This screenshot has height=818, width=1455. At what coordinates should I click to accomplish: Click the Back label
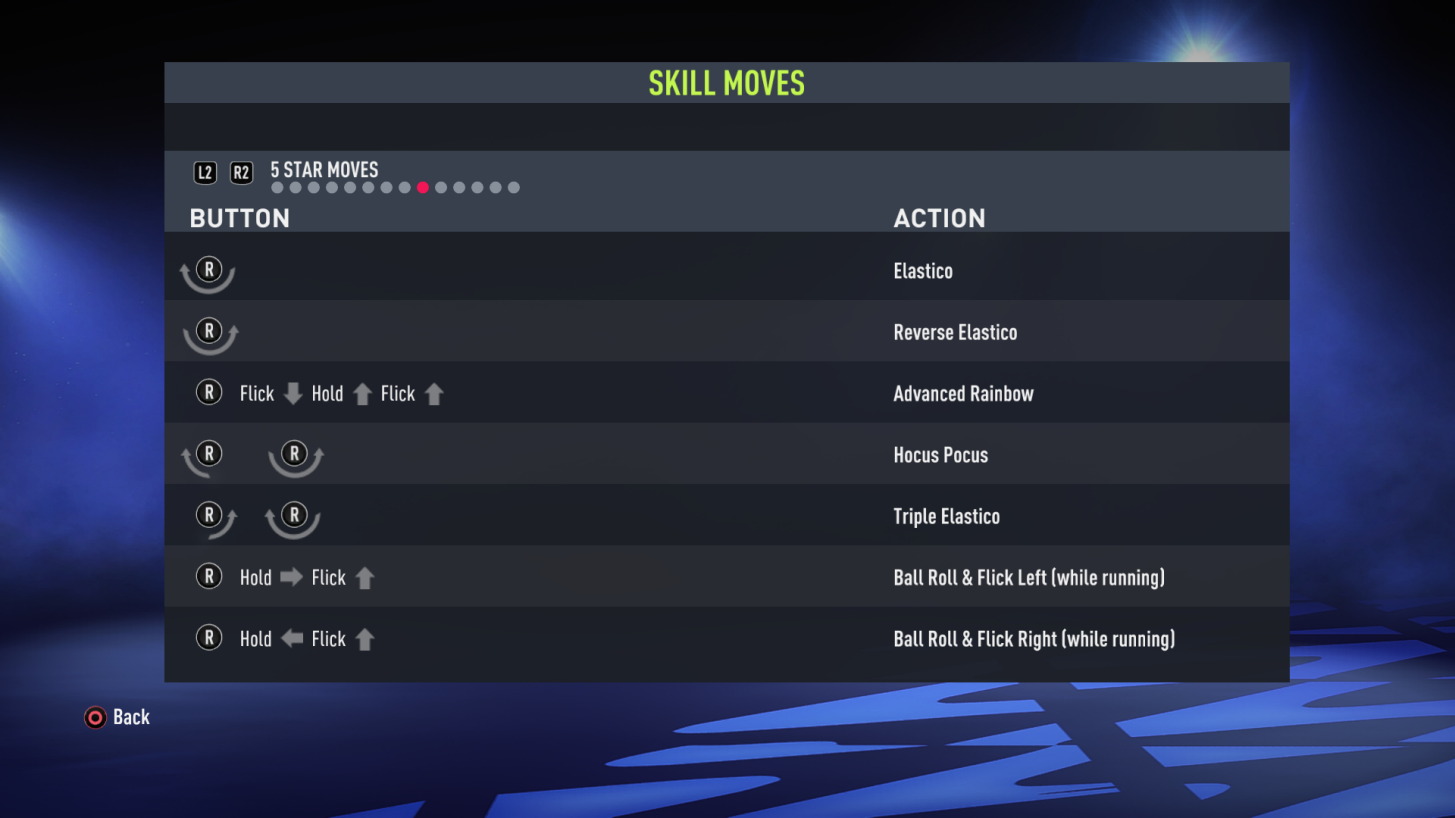pyautogui.click(x=132, y=717)
